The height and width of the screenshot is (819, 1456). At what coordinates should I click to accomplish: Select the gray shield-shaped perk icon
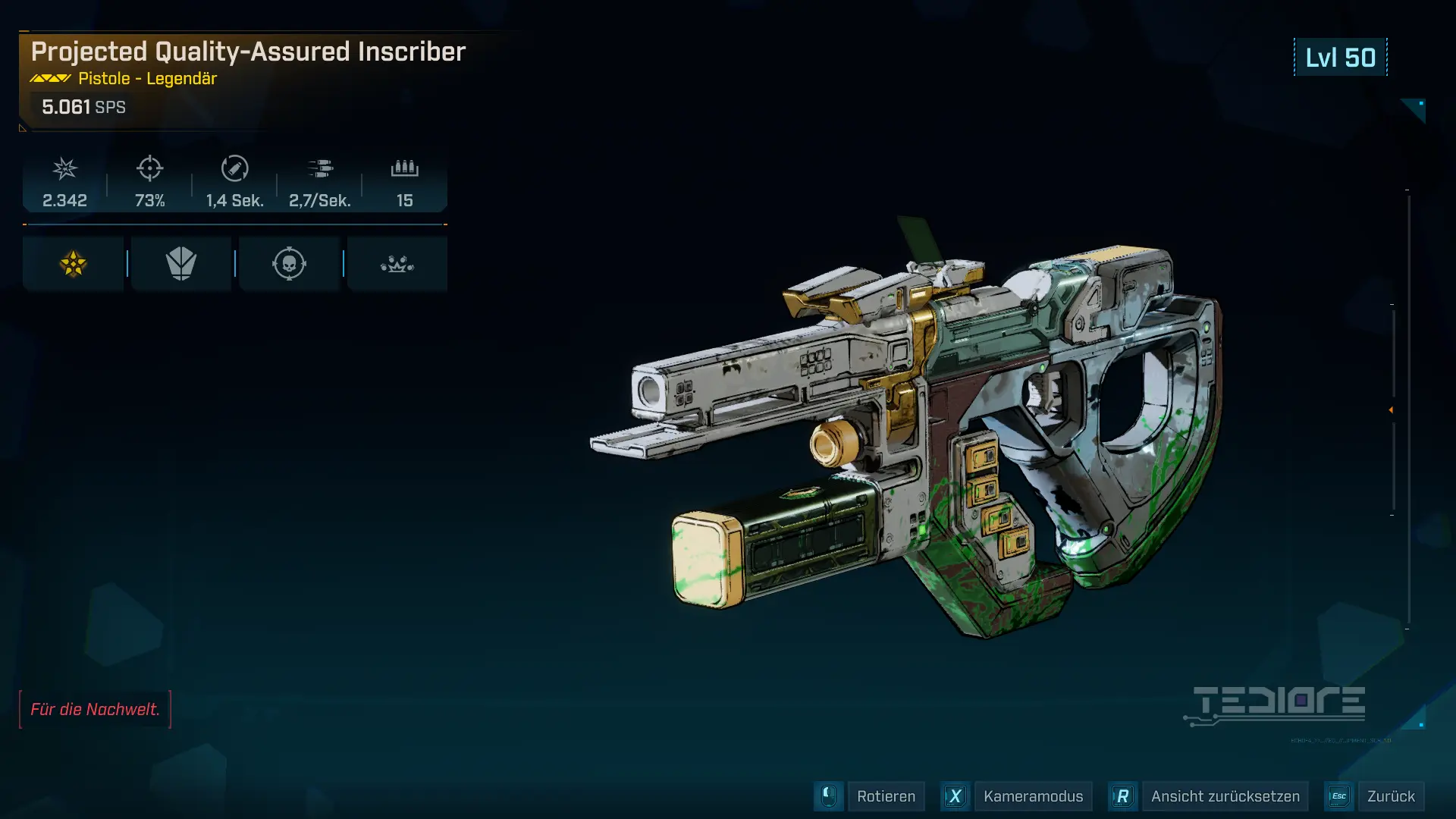181,264
